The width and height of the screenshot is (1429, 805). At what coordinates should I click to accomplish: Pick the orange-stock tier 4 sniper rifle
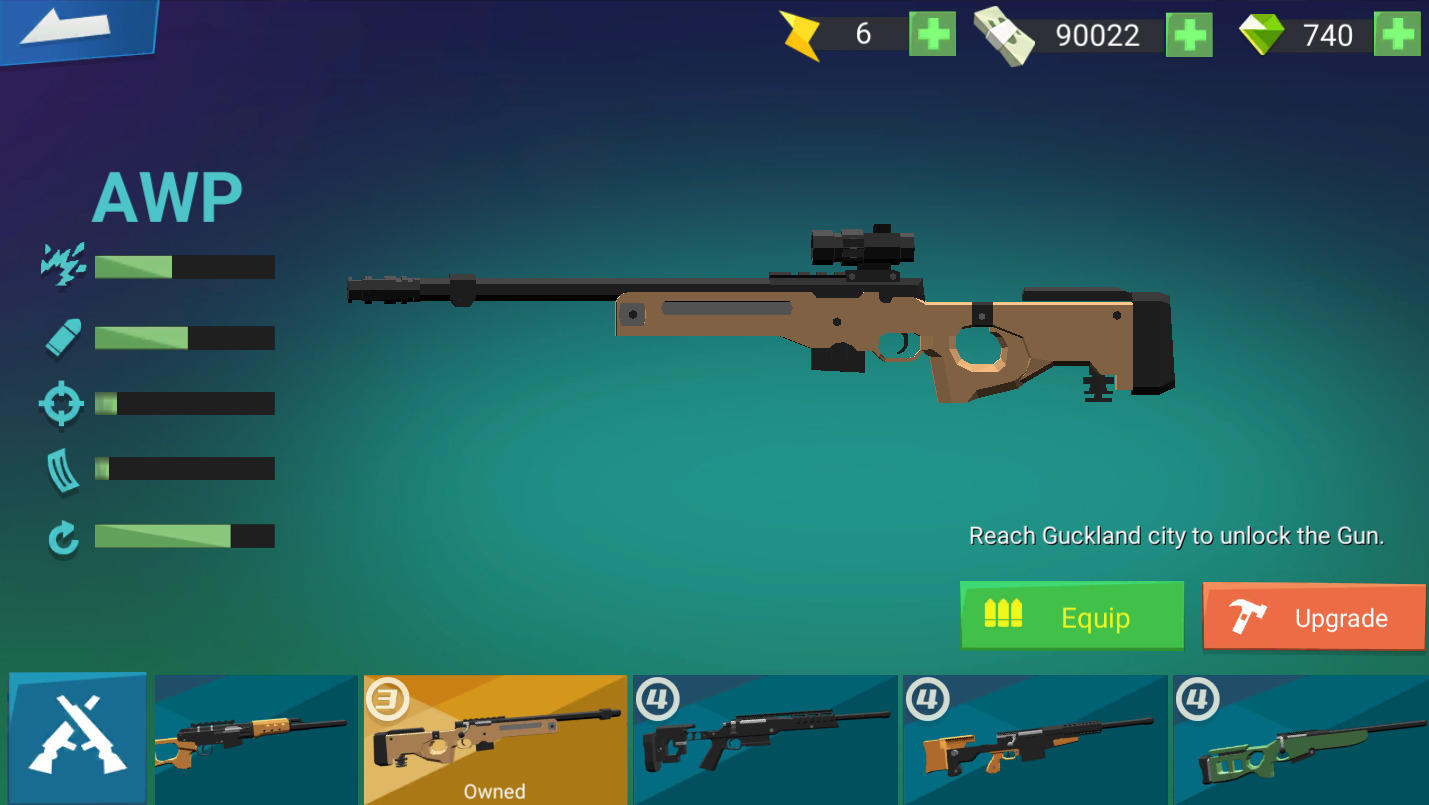[x=1035, y=740]
